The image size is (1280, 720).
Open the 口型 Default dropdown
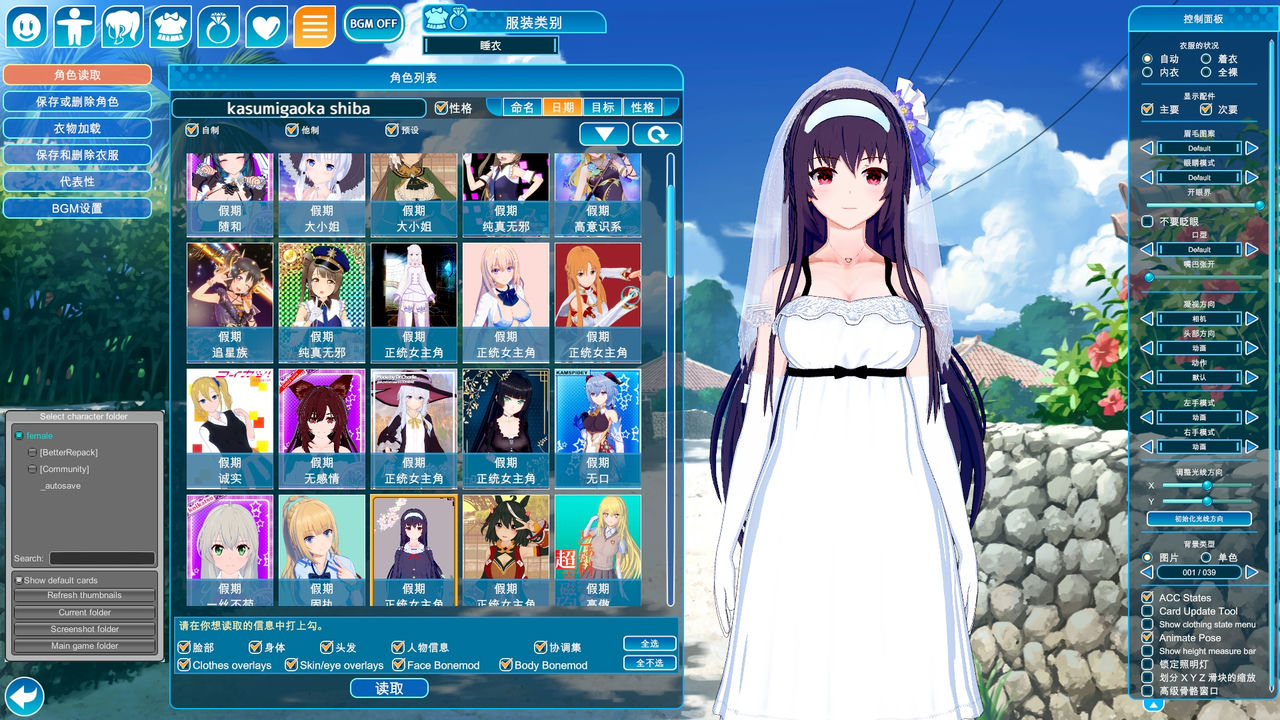tap(1199, 249)
